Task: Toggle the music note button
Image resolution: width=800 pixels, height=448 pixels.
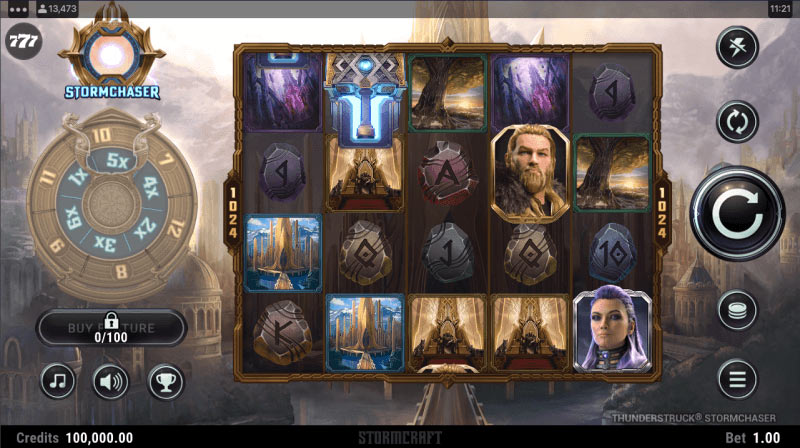Action: pos(58,380)
